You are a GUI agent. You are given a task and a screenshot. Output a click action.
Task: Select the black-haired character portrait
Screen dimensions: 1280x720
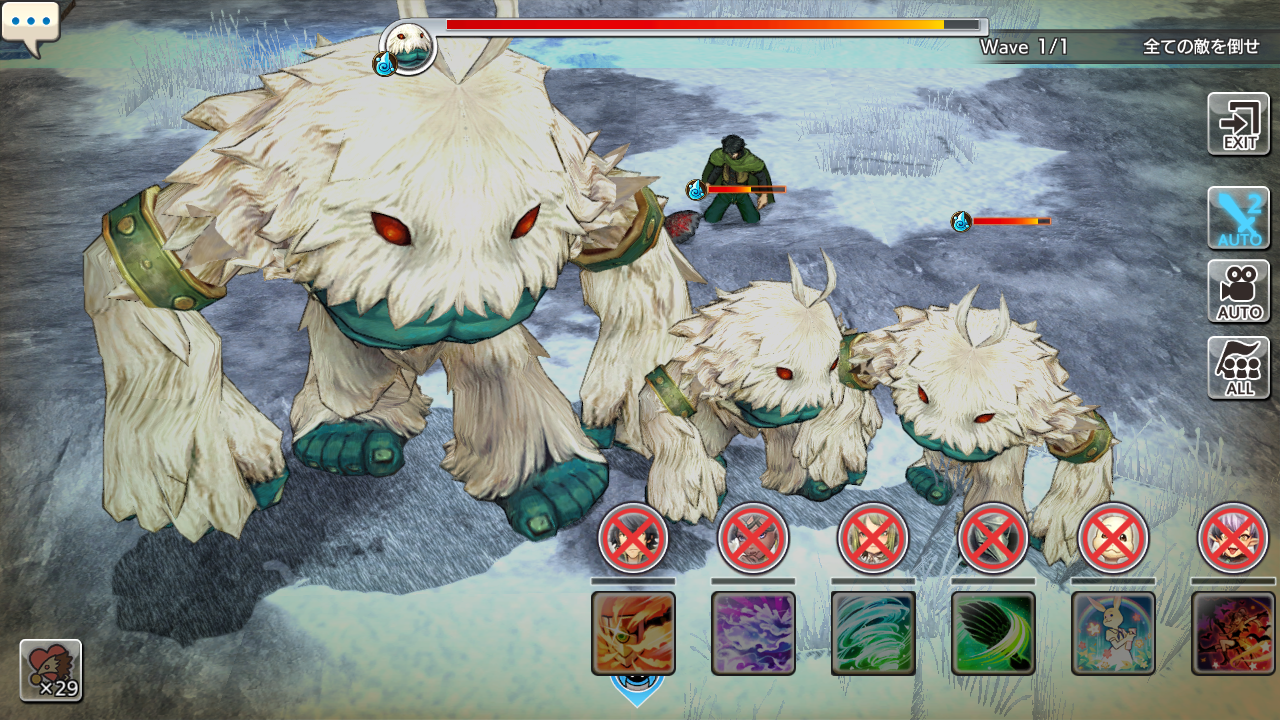click(633, 538)
